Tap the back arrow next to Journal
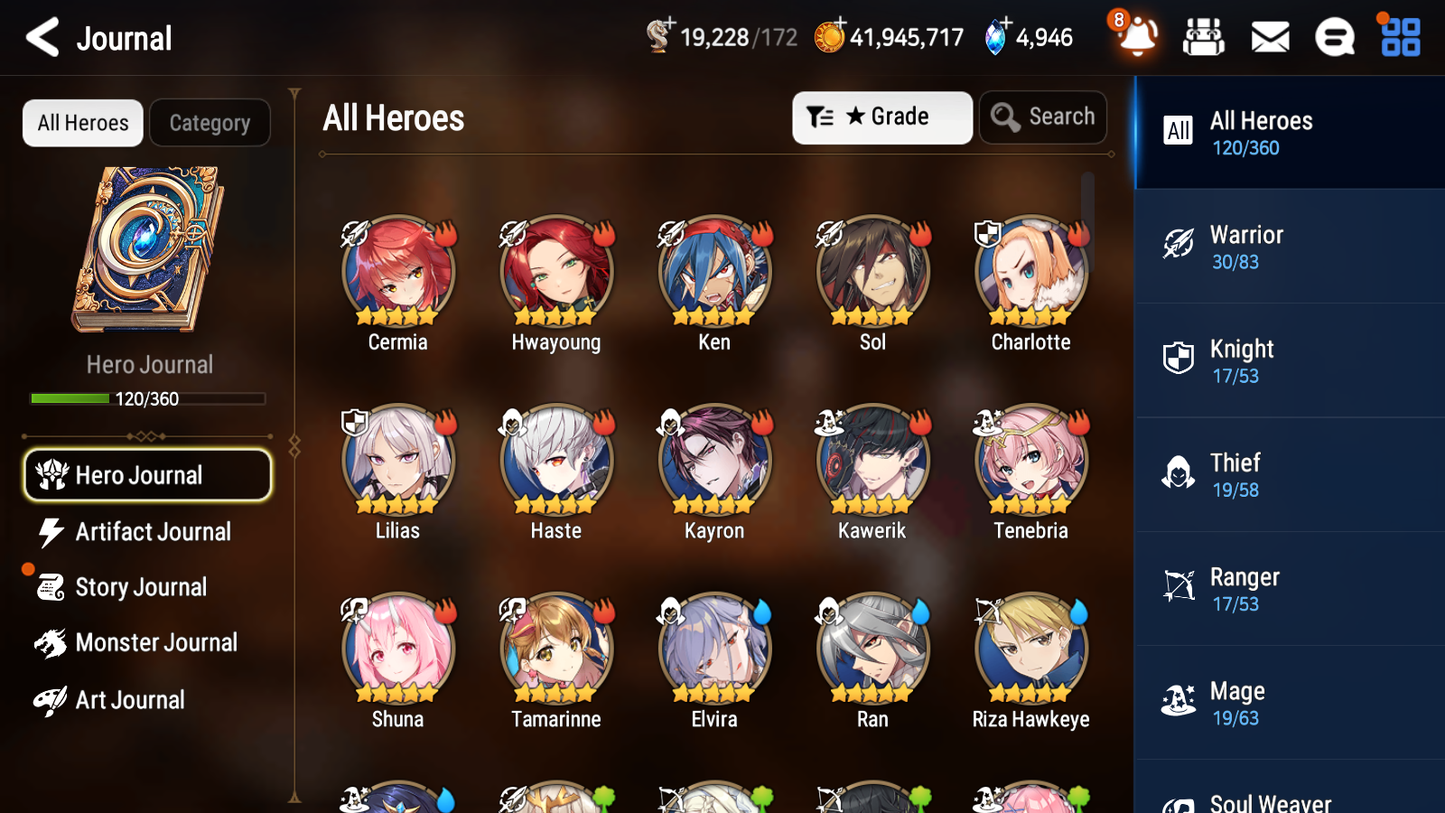Image resolution: width=1445 pixels, height=813 pixels. pyautogui.click(x=42, y=37)
